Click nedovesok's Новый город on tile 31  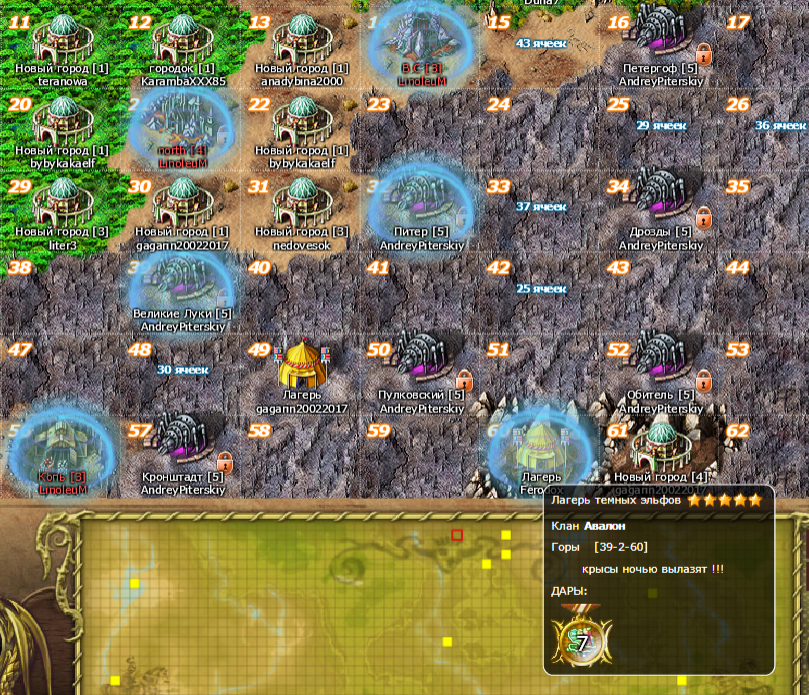299,202
